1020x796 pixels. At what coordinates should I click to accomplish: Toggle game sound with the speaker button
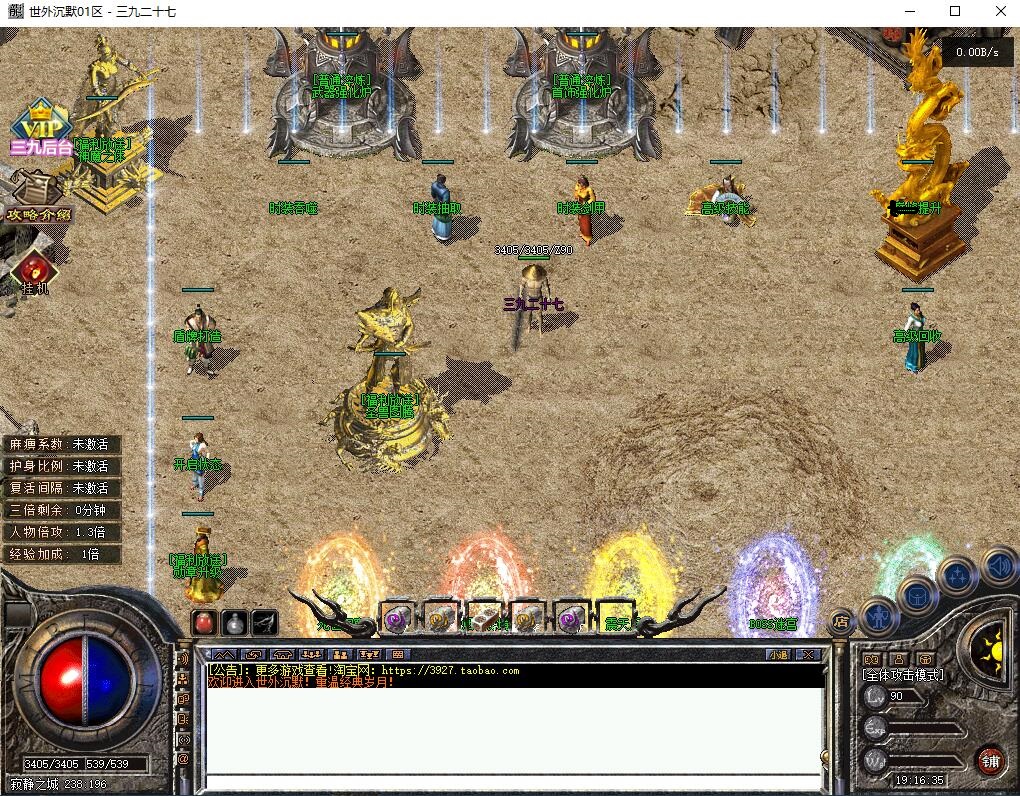point(997,565)
